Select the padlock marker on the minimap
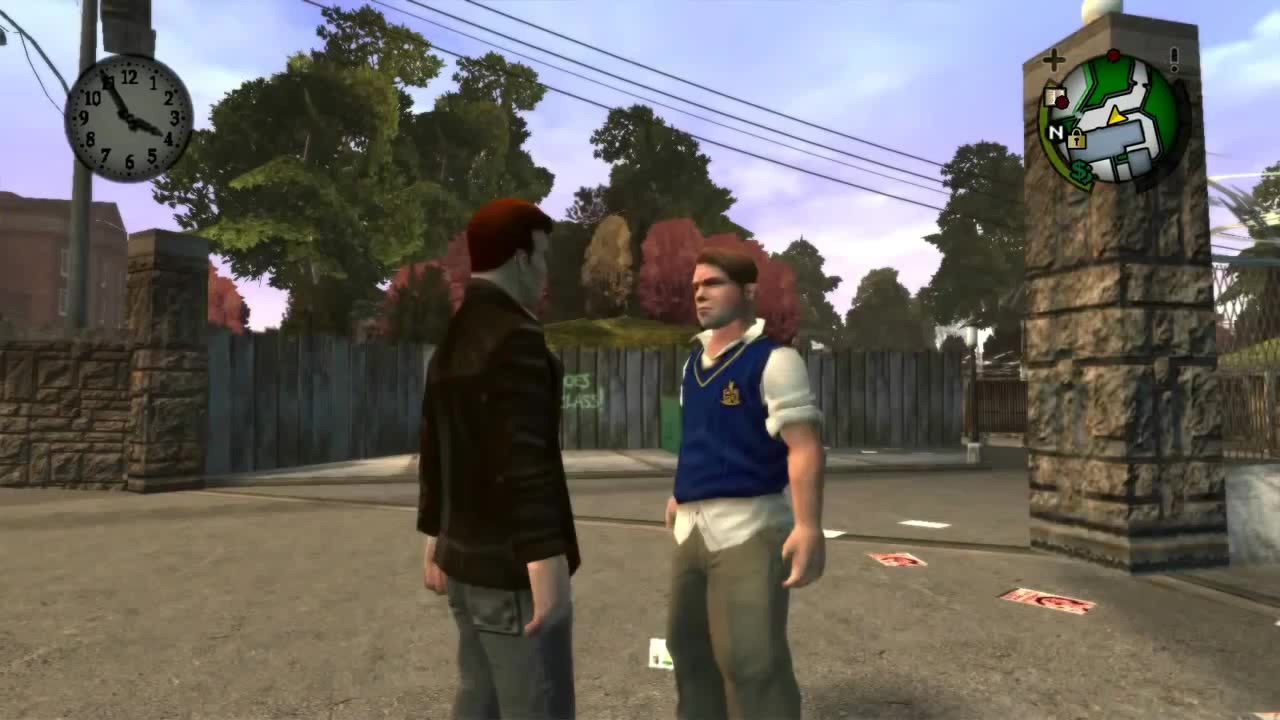Image resolution: width=1280 pixels, height=720 pixels. tap(1076, 139)
